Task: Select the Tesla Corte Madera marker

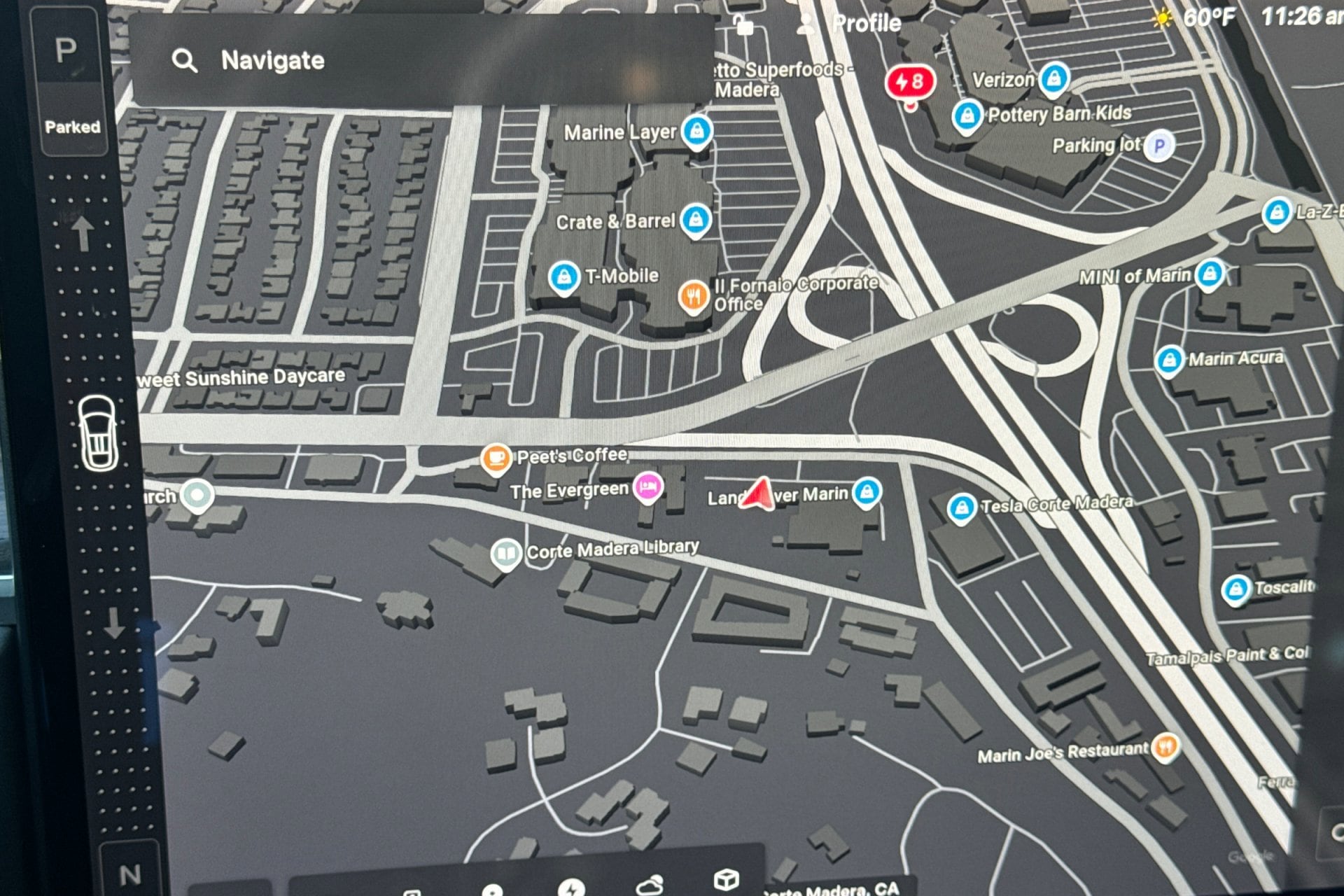Action: [x=961, y=508]
